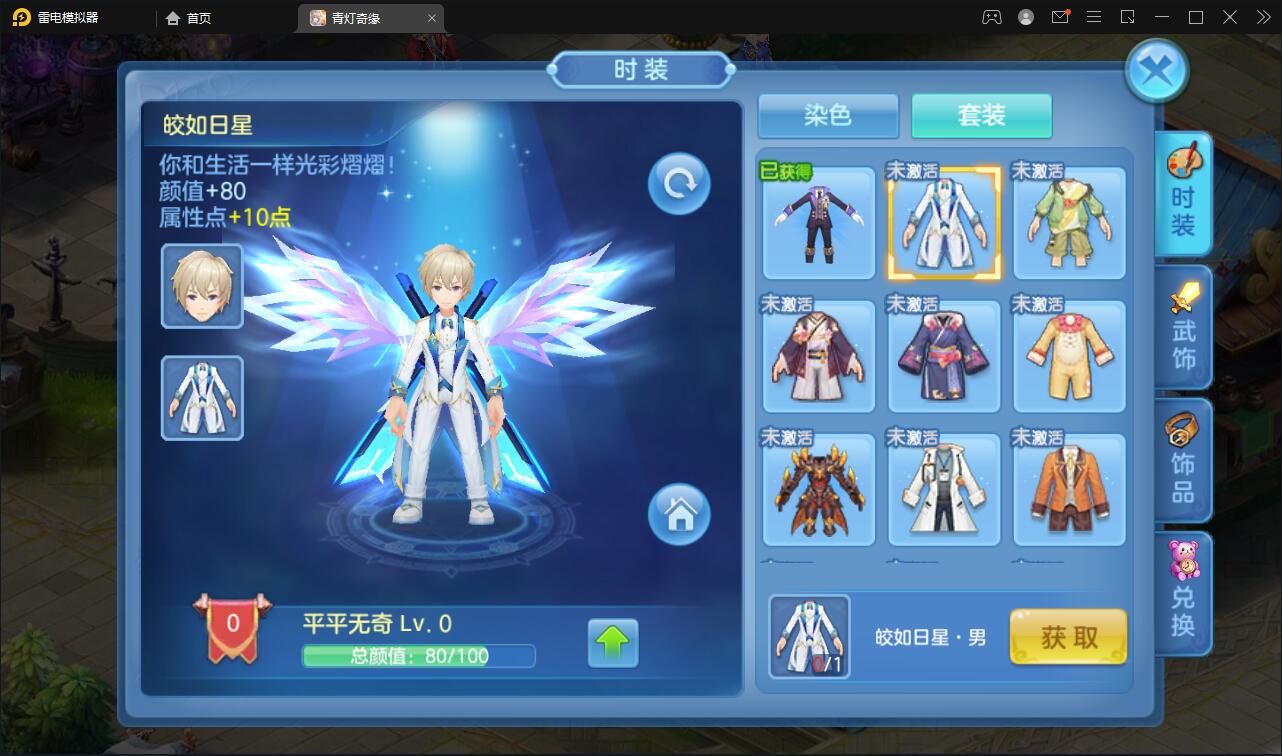
Task: Click the home icon below the character
Action: [x=680, y=514]
